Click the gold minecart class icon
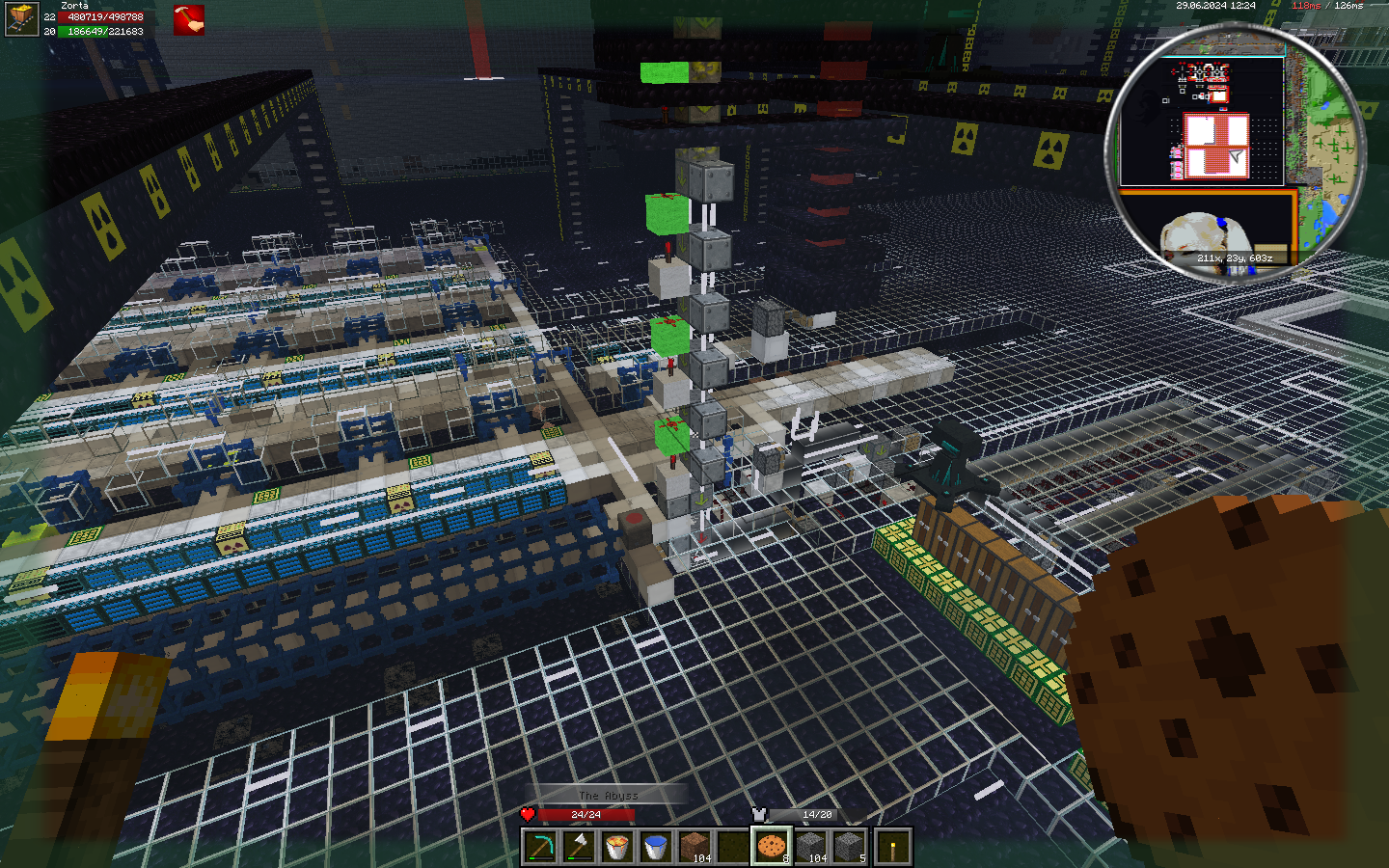Image resolution: width=1389 pixels, height=868 pixels. (21, 19)
